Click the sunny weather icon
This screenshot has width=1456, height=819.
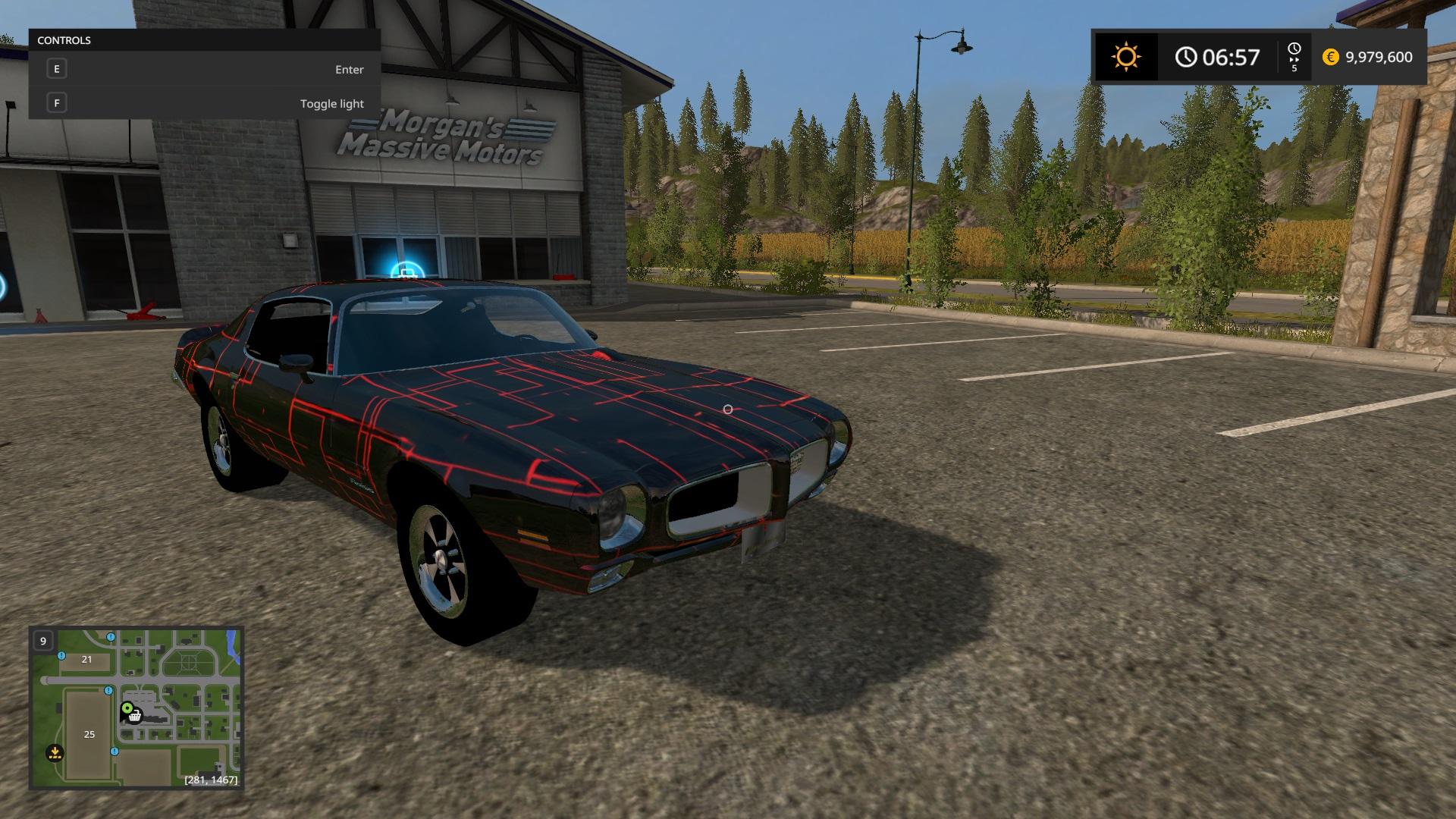click(x=1125, y=58)
